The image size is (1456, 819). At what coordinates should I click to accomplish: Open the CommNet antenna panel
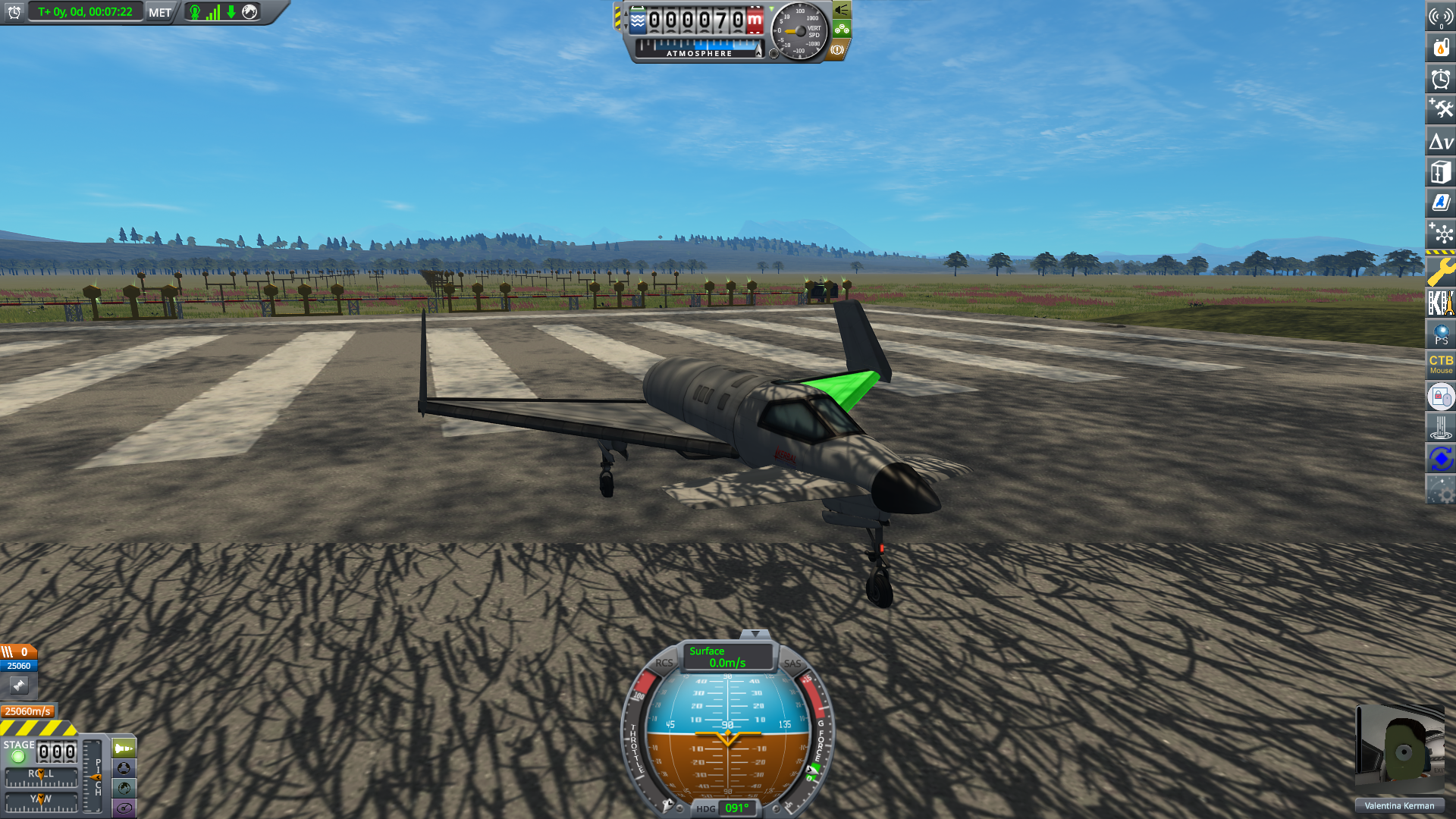[1442, 17]
